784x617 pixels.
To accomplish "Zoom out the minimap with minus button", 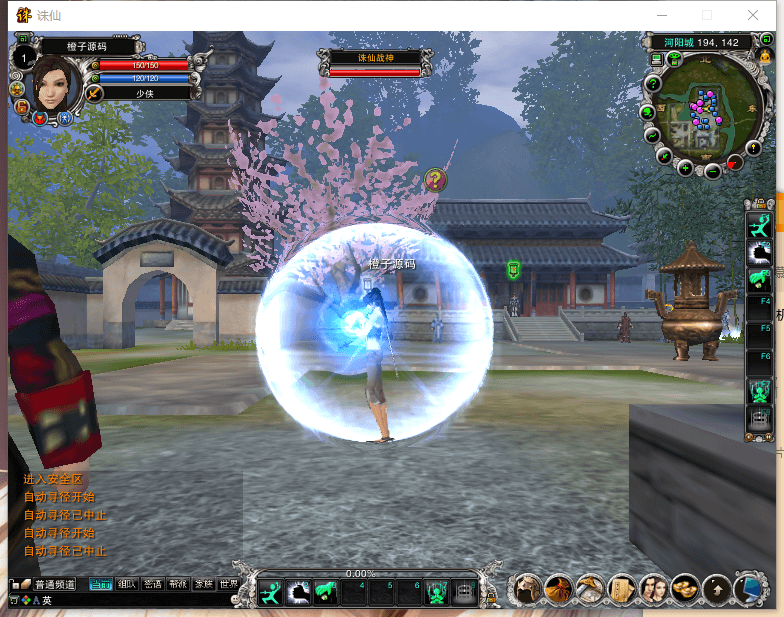I will pos(713,171).
